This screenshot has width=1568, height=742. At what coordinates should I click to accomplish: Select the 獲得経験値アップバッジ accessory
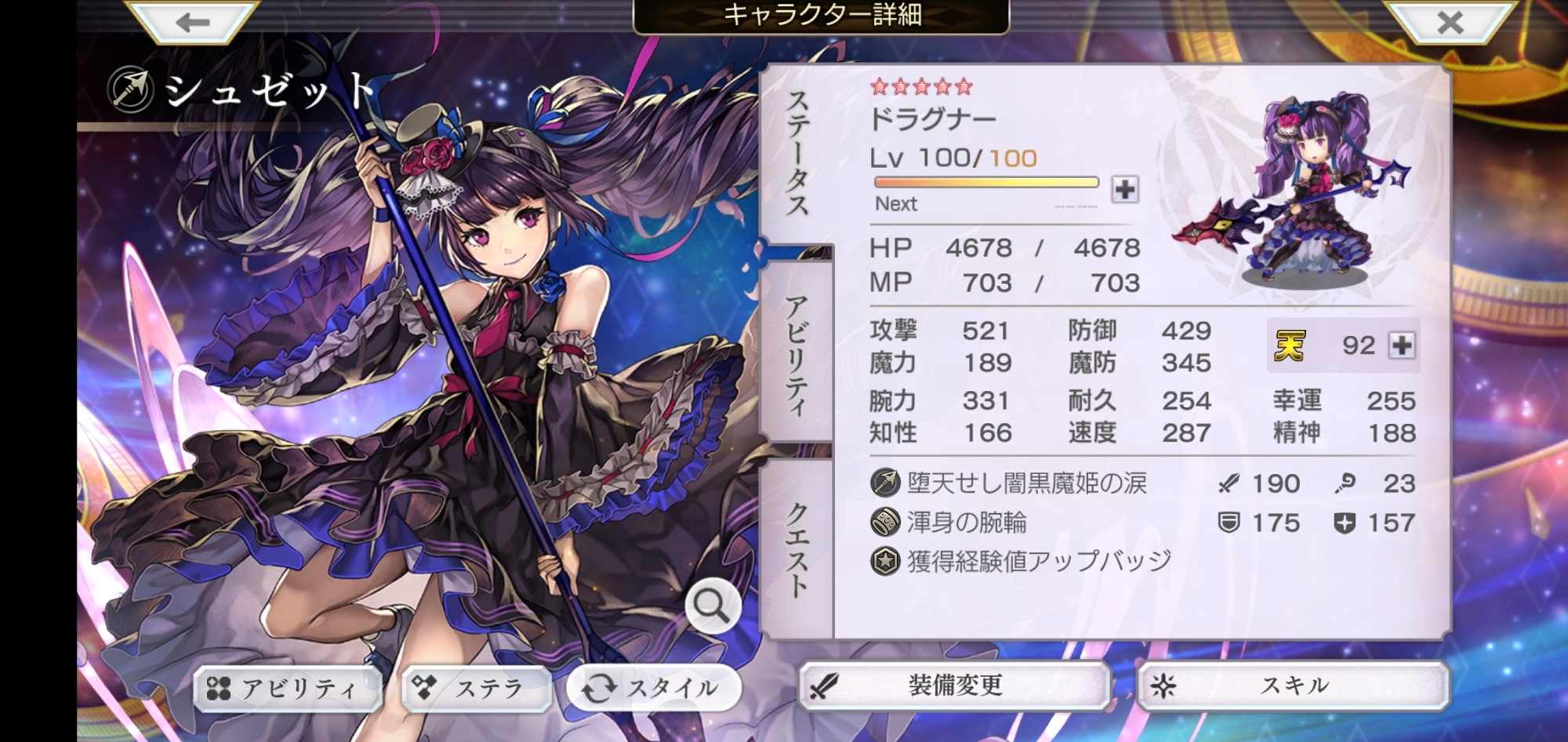(x=1038, y=561)
